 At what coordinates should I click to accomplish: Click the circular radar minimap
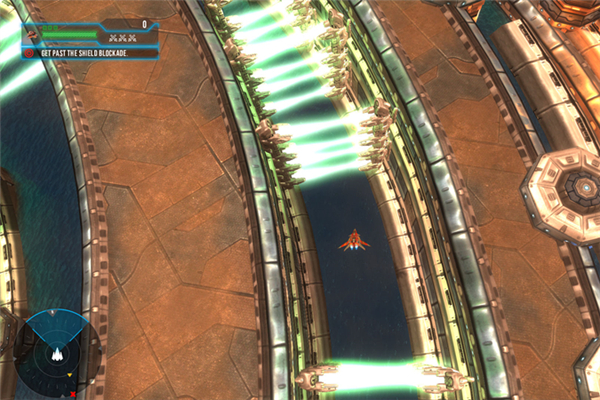(57, 355)
